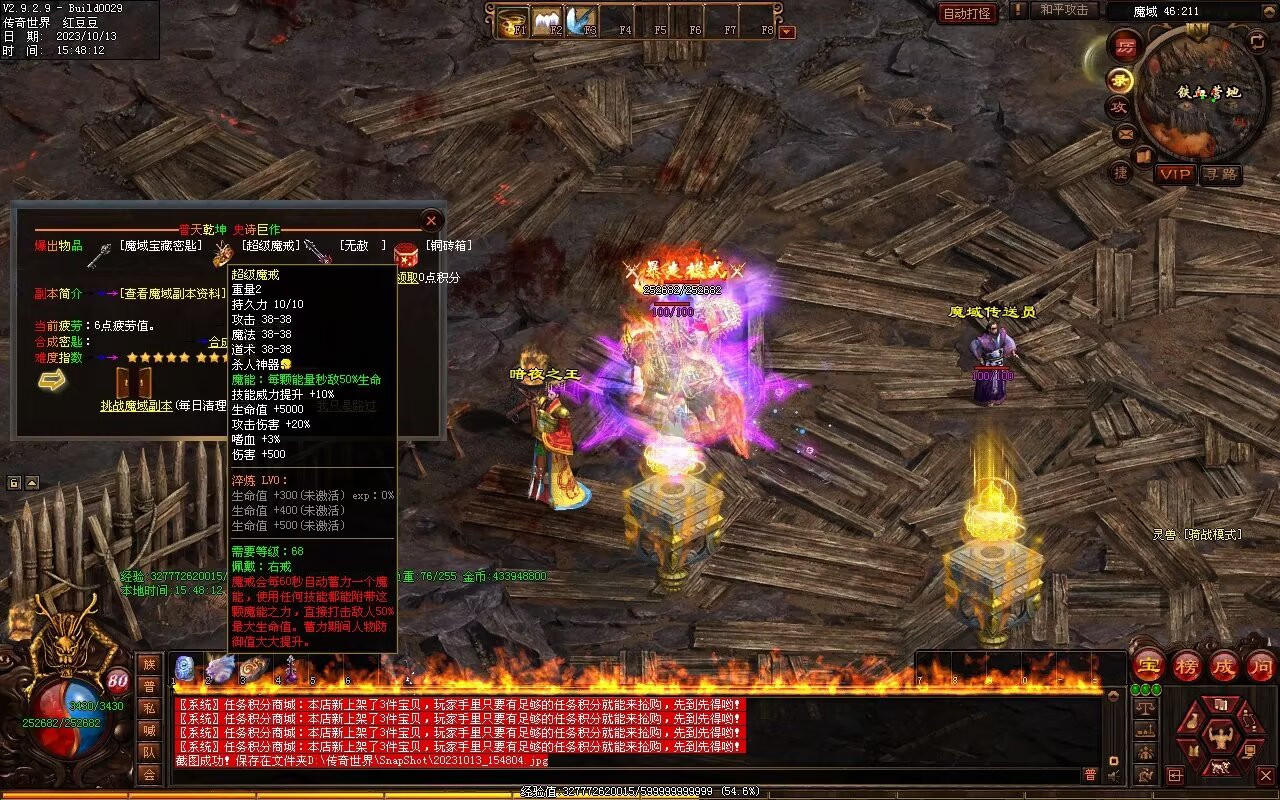Click the 挑战魔域副本 challenge link

136,406
